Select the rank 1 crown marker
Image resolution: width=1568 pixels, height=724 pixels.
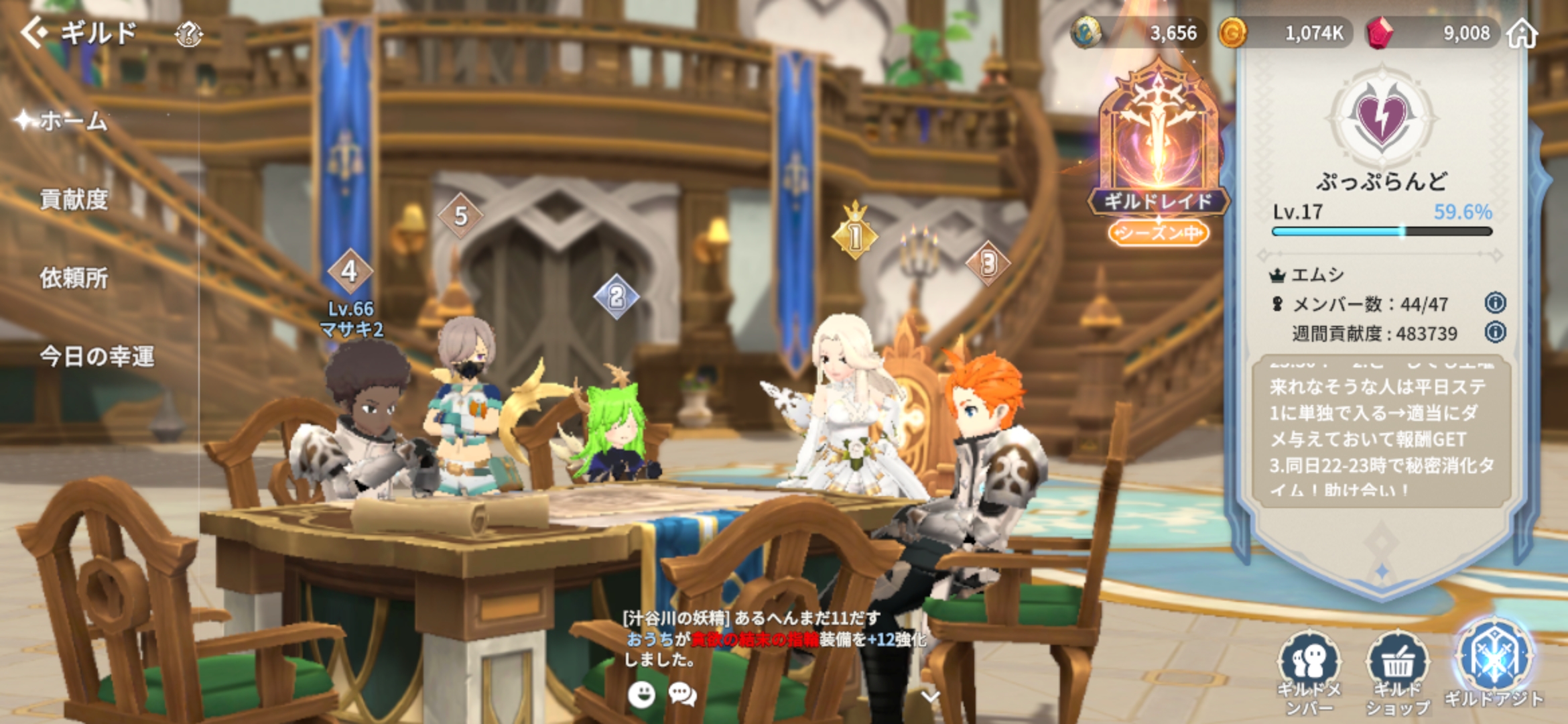click(x=855, y=233)
